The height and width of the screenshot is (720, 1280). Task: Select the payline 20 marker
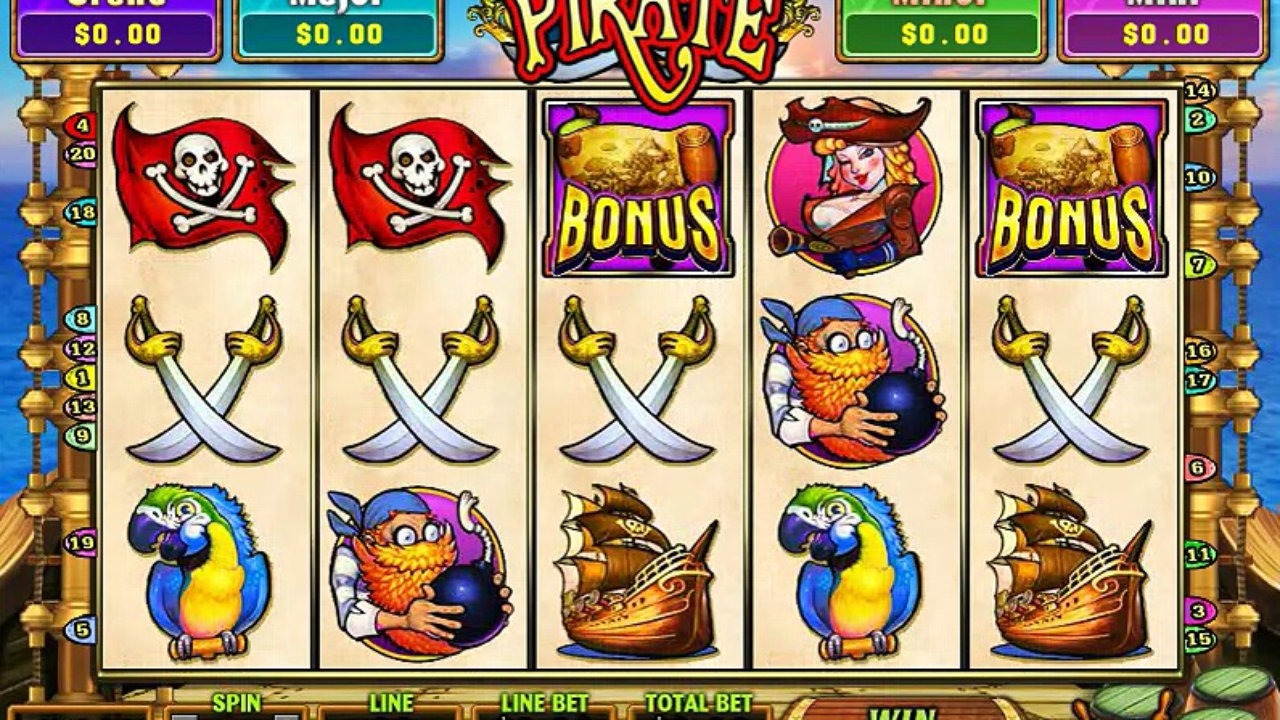[81, 154]
